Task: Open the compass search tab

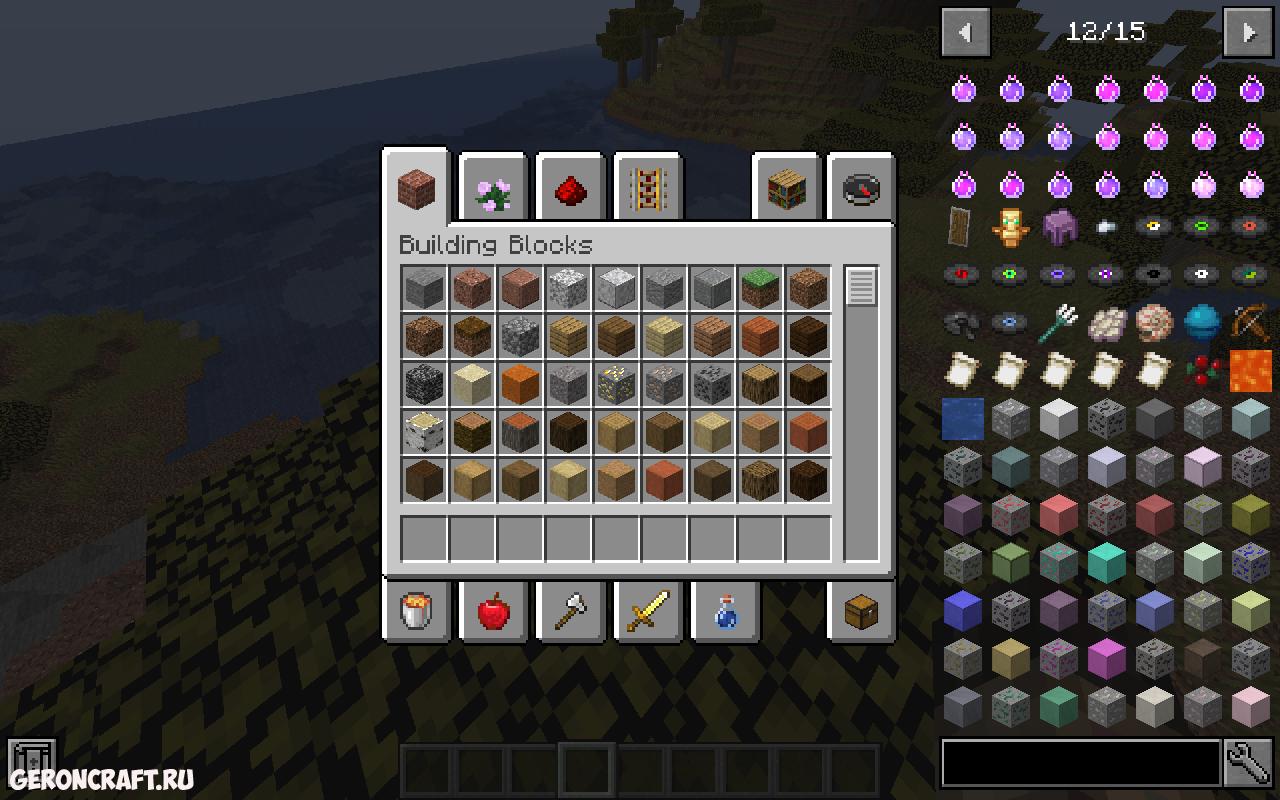Action: pyautogui.click(x=862, y=189)
